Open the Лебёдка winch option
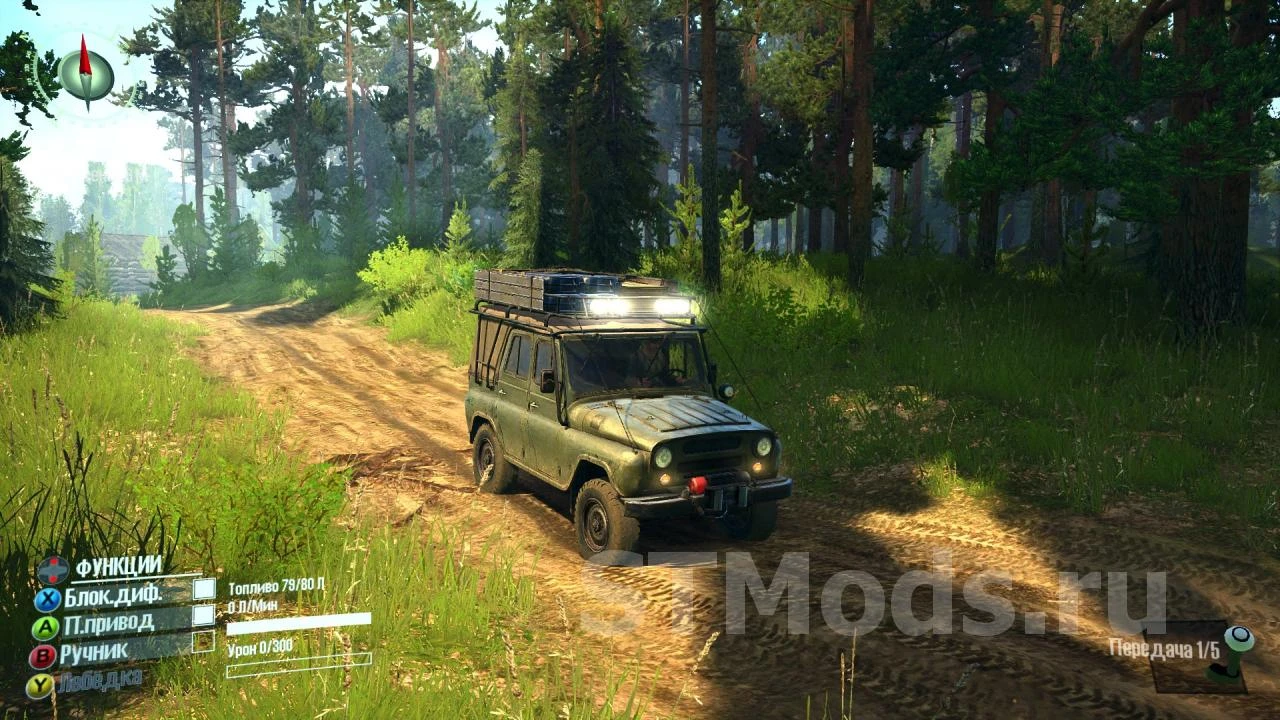Screen dimensions: 1280x720 coord(100,678)
